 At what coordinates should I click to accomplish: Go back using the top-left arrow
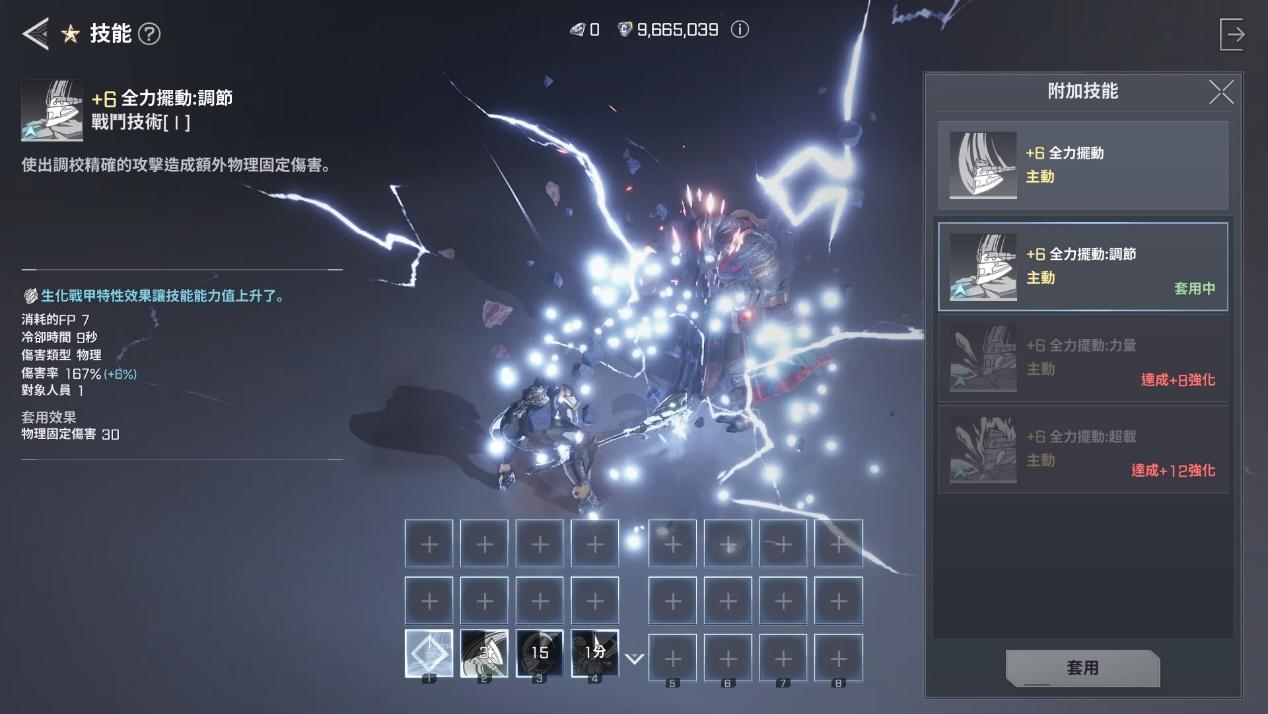point(35,34)
